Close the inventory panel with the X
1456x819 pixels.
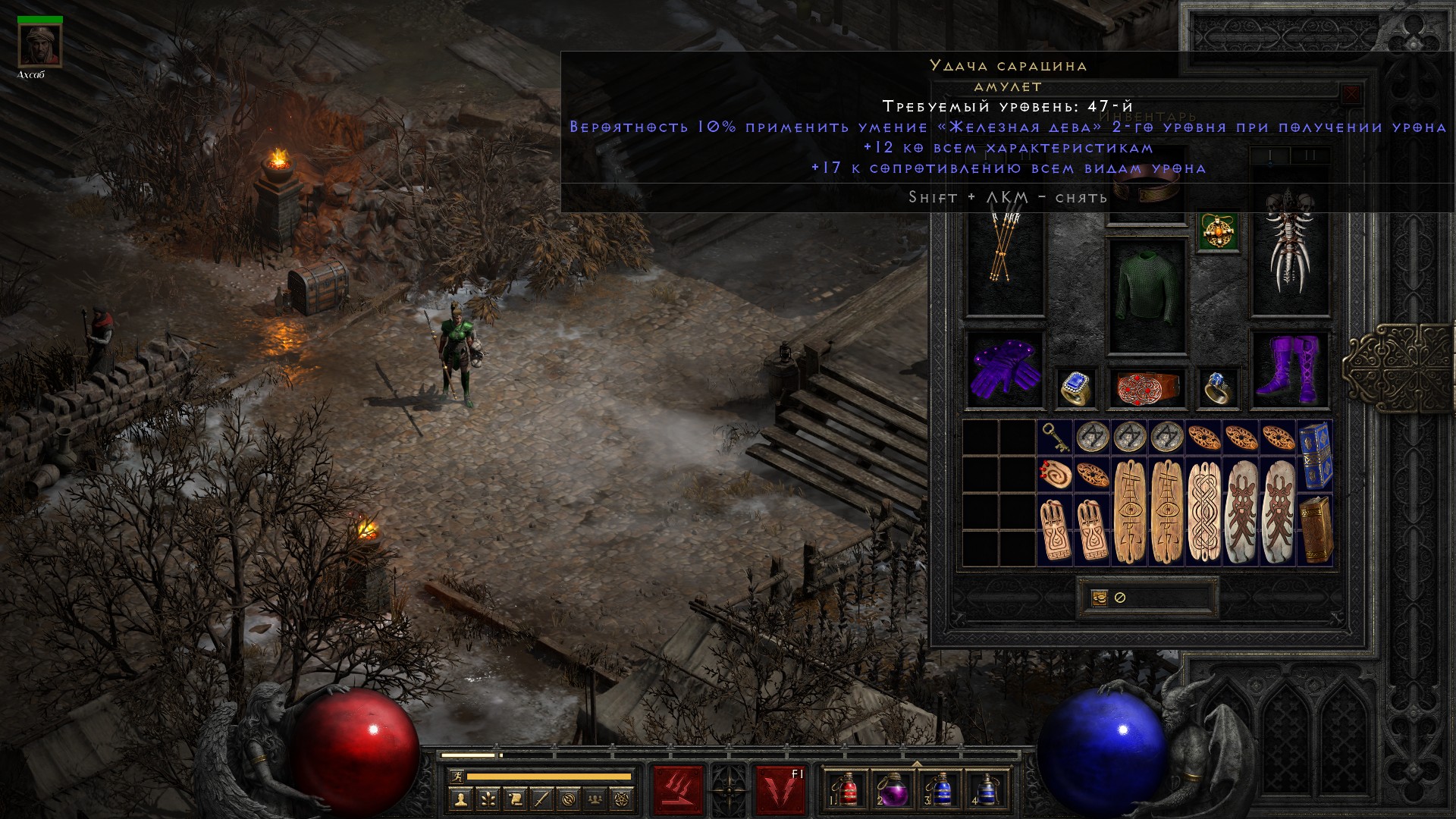click(x=1351, y=95)
